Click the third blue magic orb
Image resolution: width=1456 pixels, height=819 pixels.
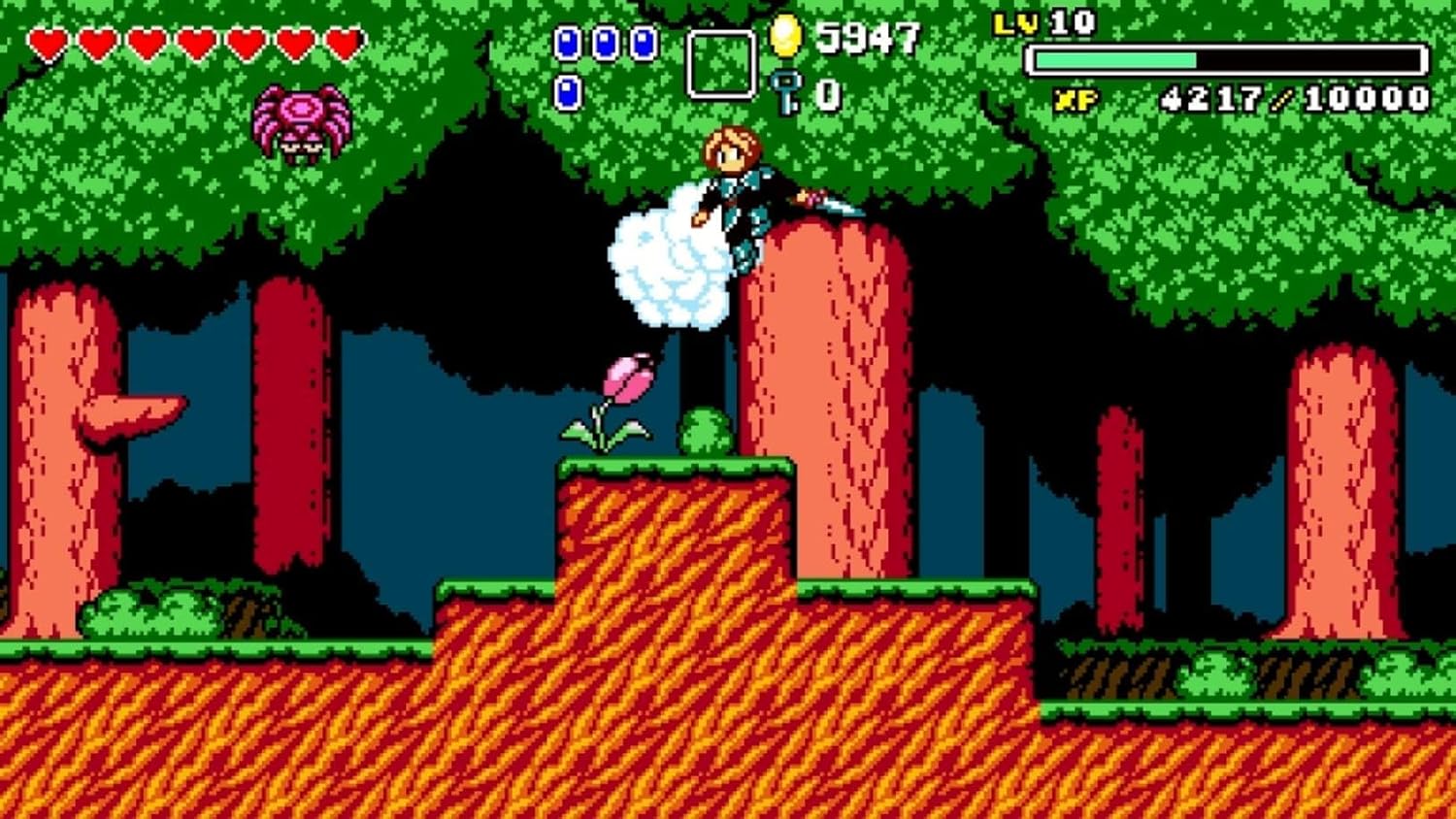pos(644,42)
